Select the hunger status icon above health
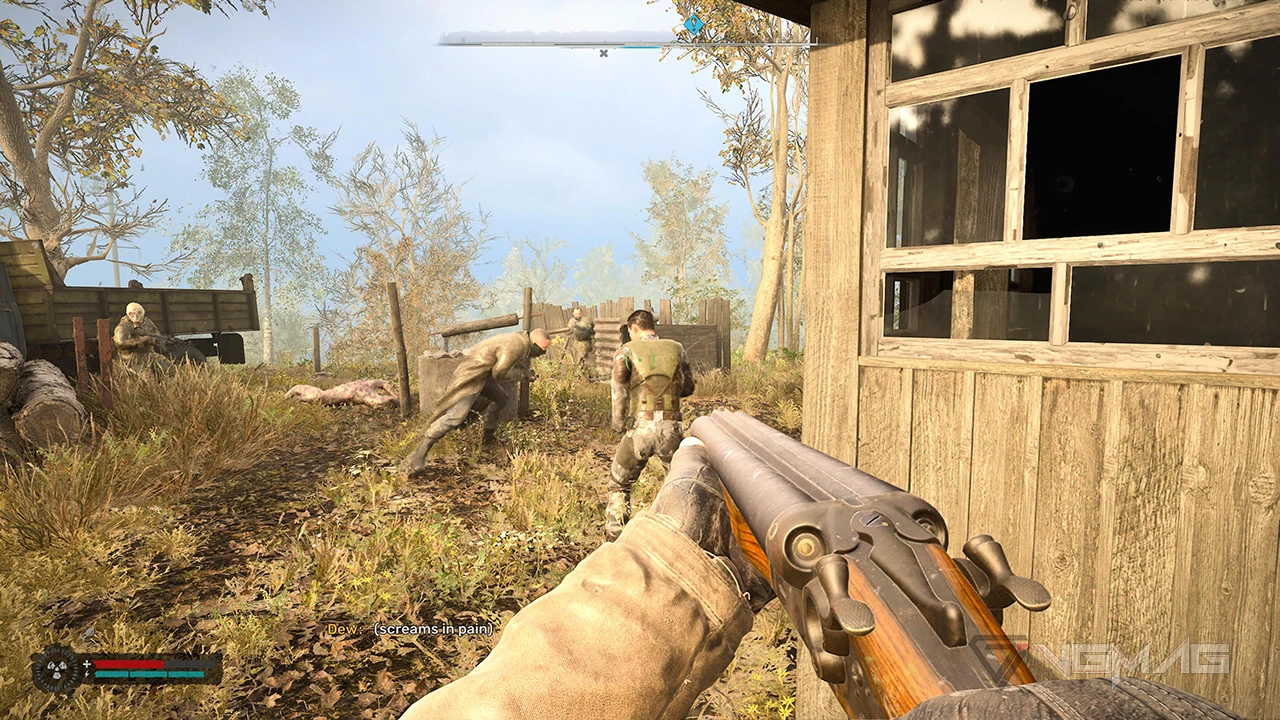Viewport: 1280px width, 720px height. click(x=90, y=632)
